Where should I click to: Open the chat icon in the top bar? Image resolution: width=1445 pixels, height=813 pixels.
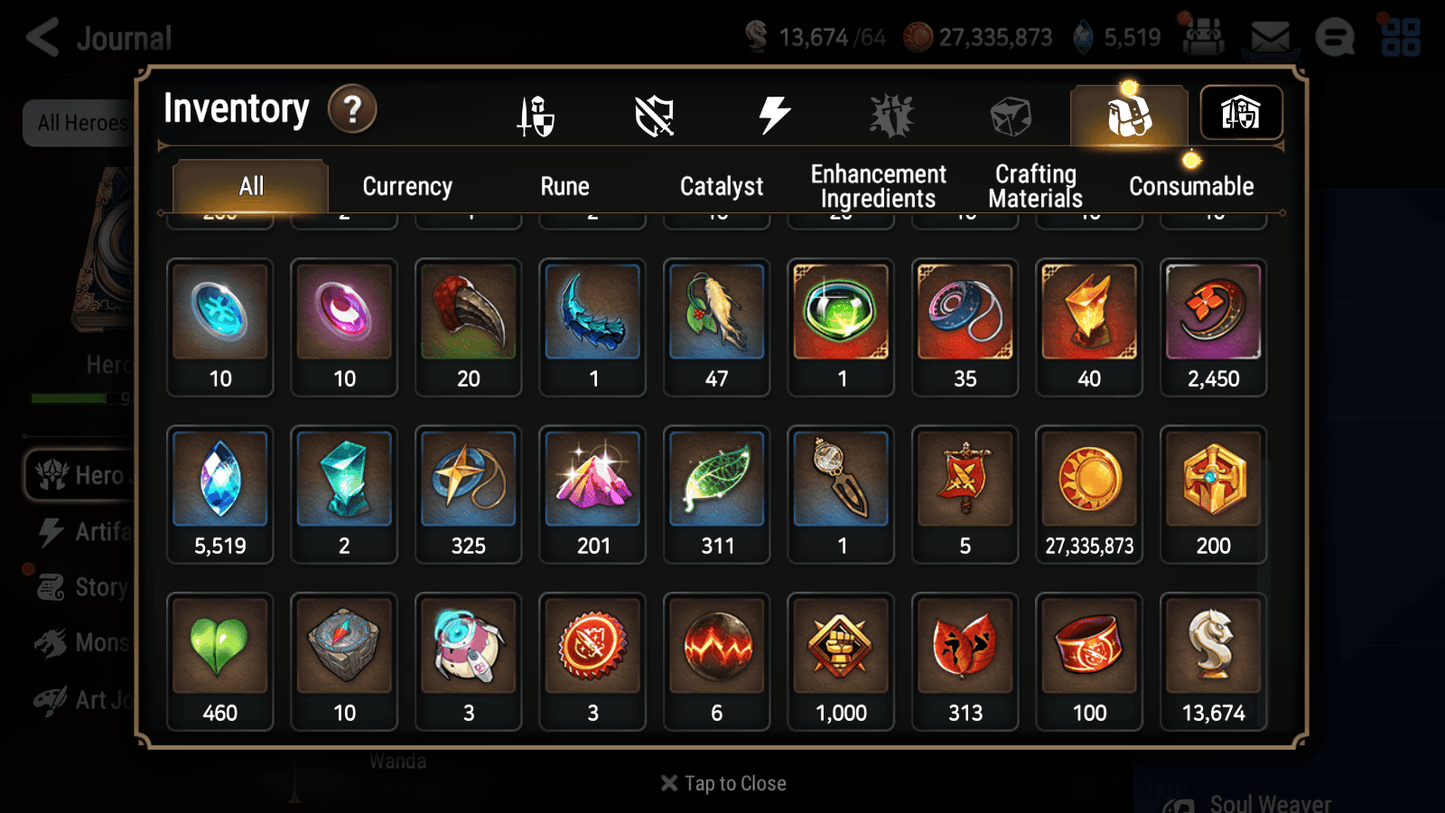tap(1334, 38)
